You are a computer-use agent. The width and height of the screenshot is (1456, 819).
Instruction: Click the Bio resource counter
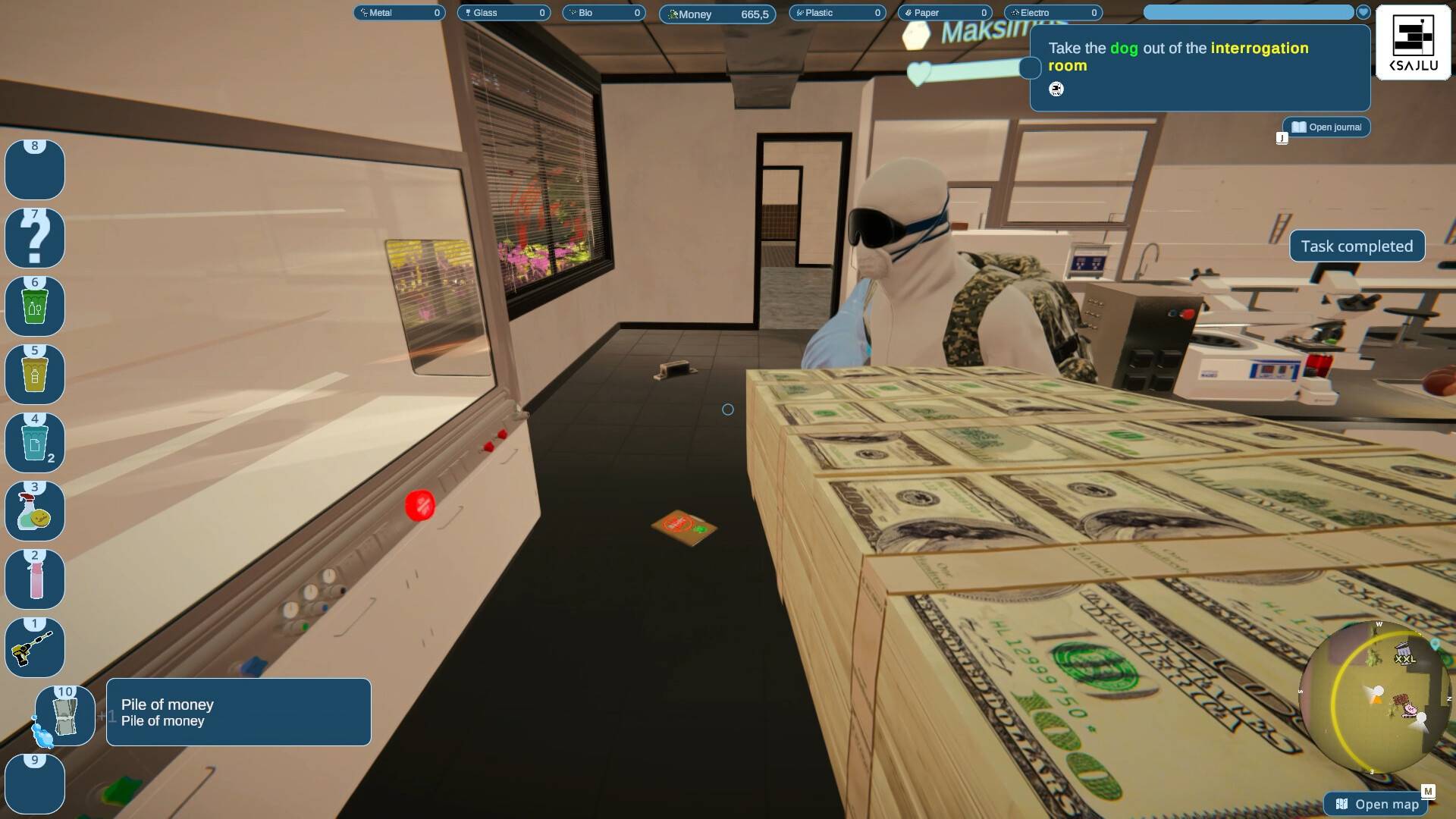pyautogui.click(x=603, y=12)
